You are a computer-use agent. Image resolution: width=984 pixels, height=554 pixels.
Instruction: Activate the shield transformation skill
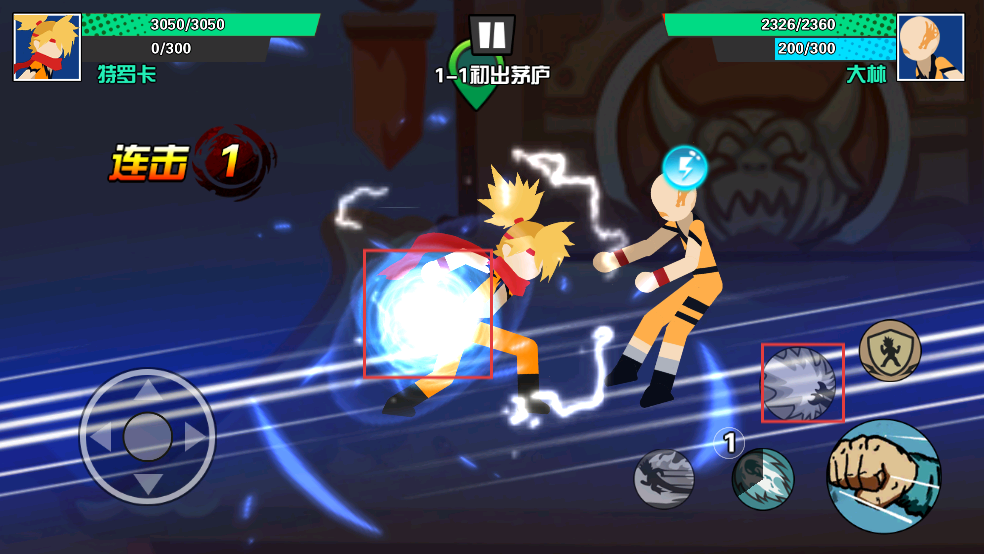pos(889,351)
